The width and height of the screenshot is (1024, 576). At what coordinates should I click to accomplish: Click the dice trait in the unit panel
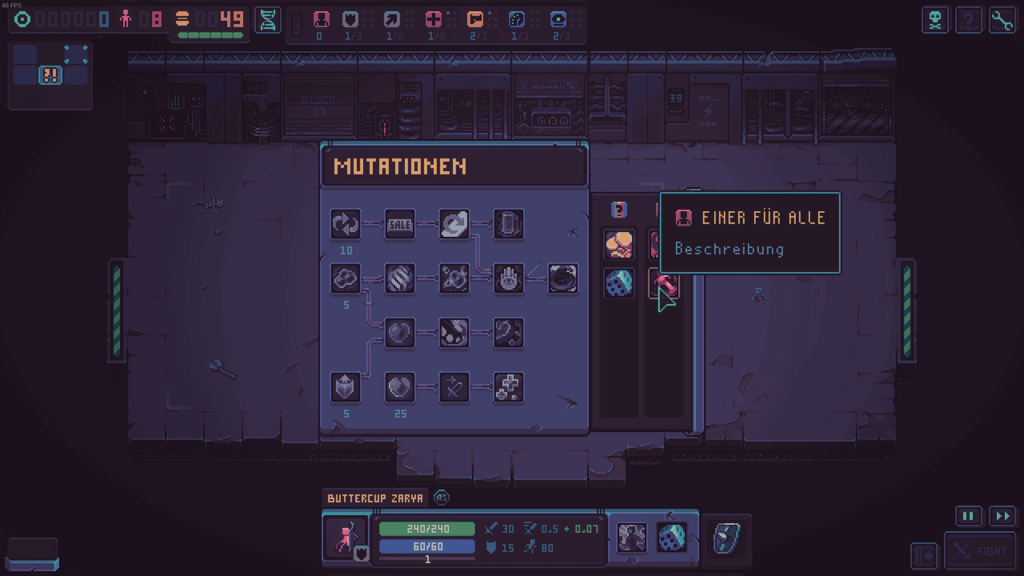pos(671,538)
